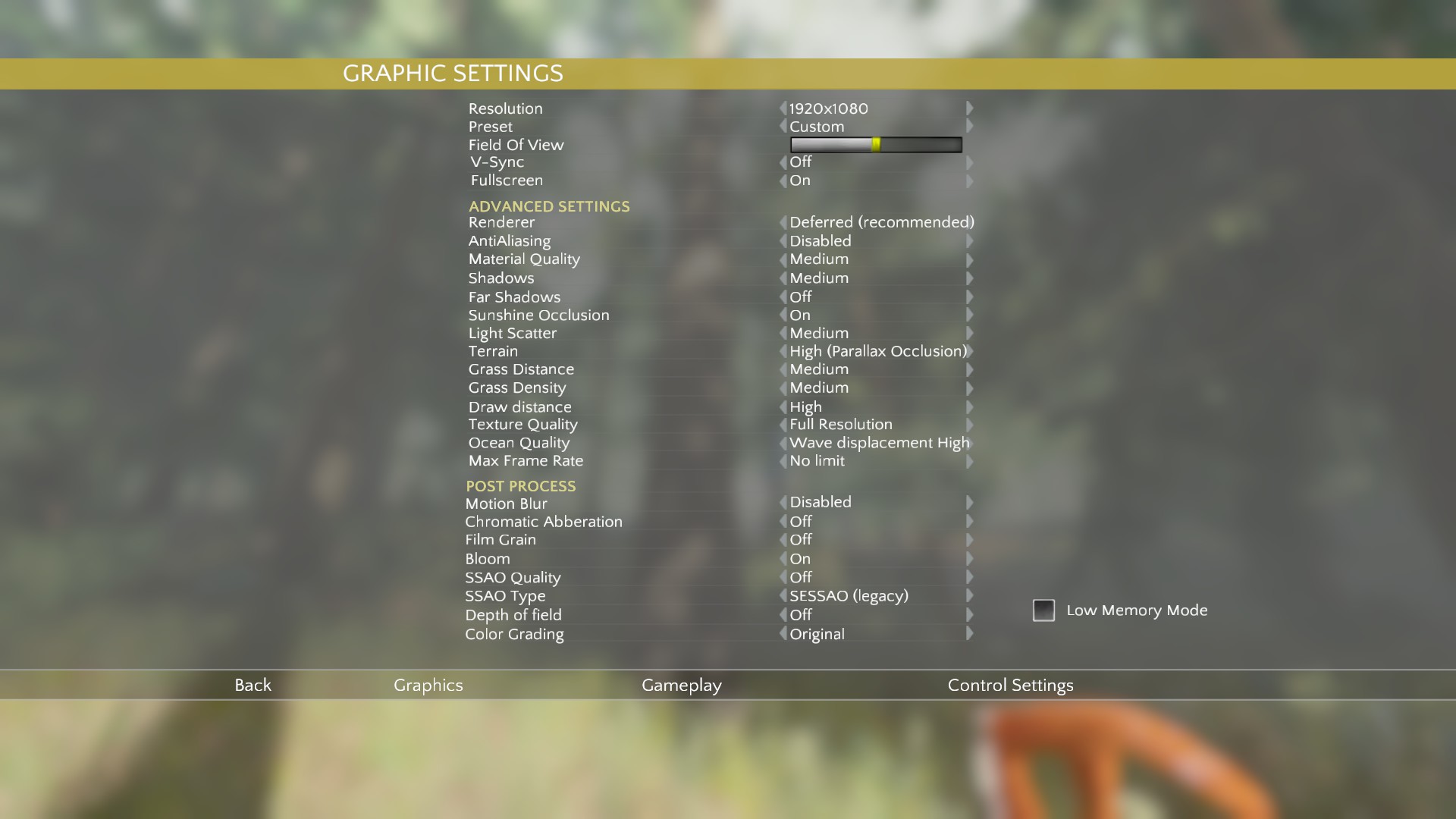Click the right arrow for Shadows
1456x819 pixels.
[x=969, y=278]
